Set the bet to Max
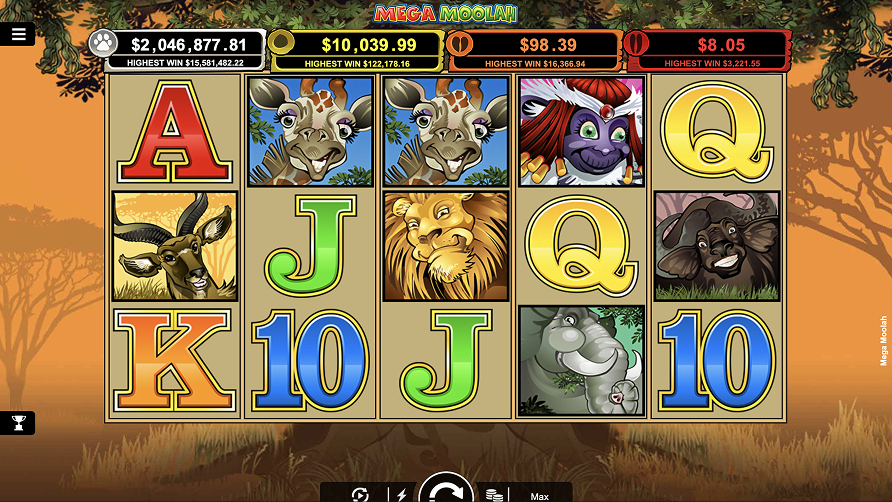This screenshot has height=502, width=892. [539, 496]
